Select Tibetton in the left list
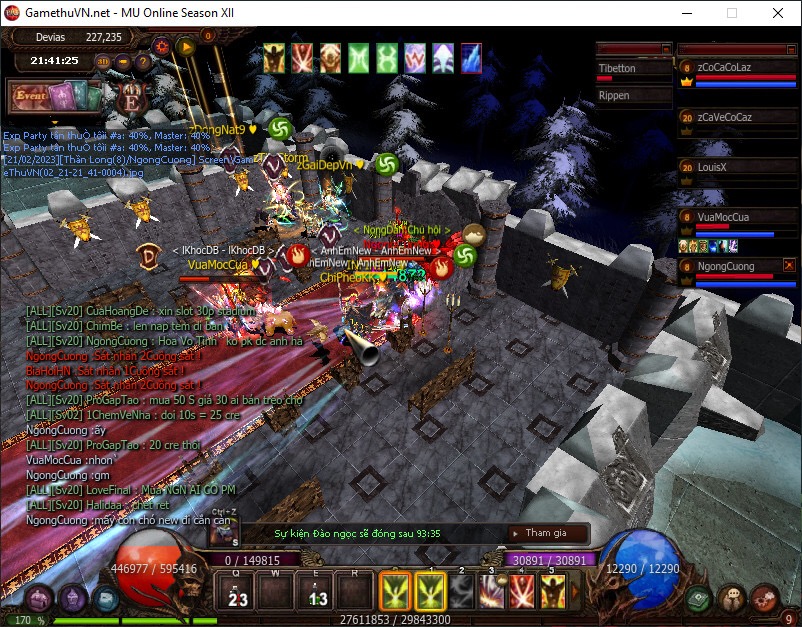The width and height of the screenshot is (802, 627). tap(632, 69)
